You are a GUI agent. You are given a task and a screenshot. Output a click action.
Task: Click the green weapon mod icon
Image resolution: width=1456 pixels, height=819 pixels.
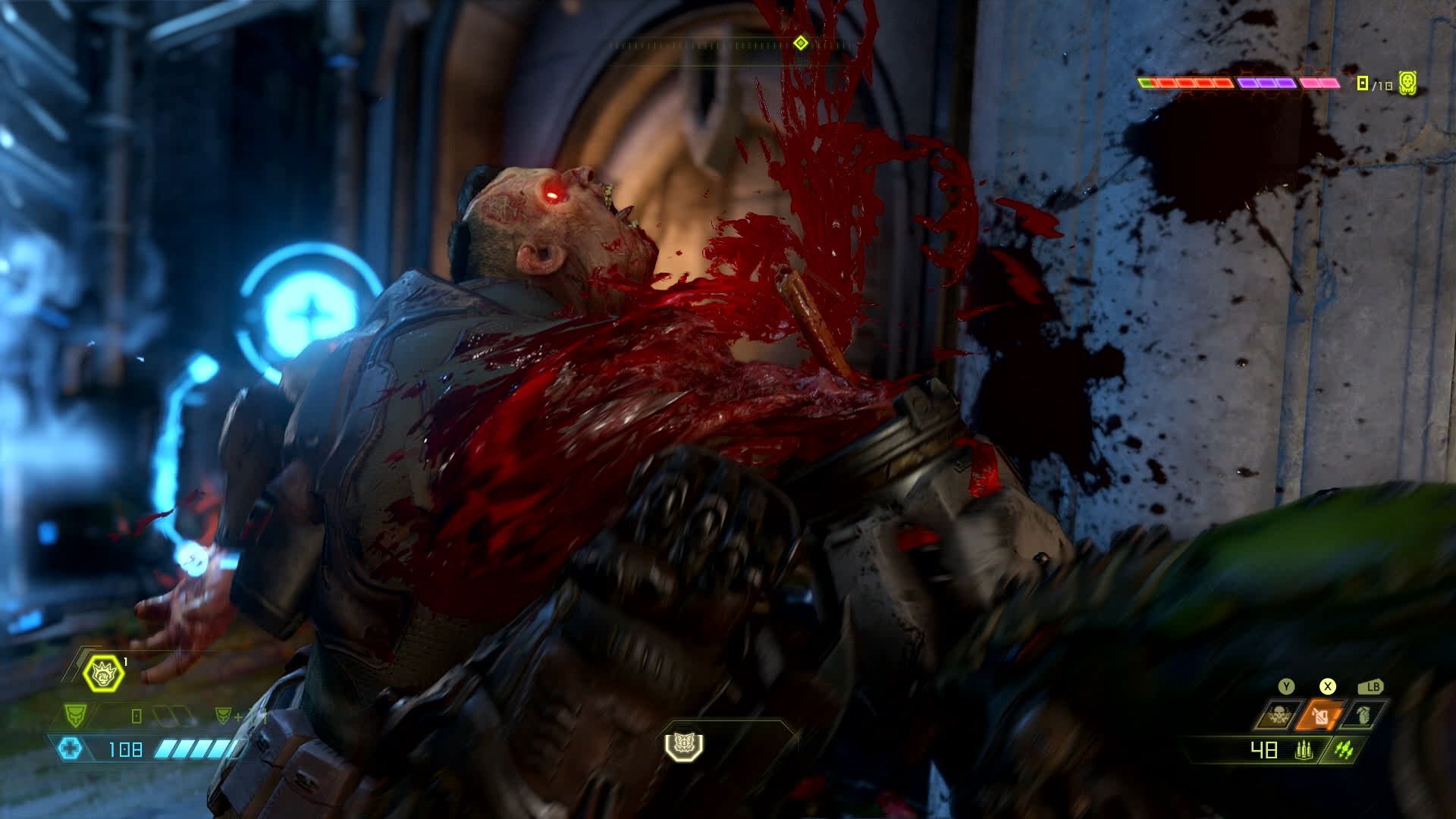(x=1344, y=751)
